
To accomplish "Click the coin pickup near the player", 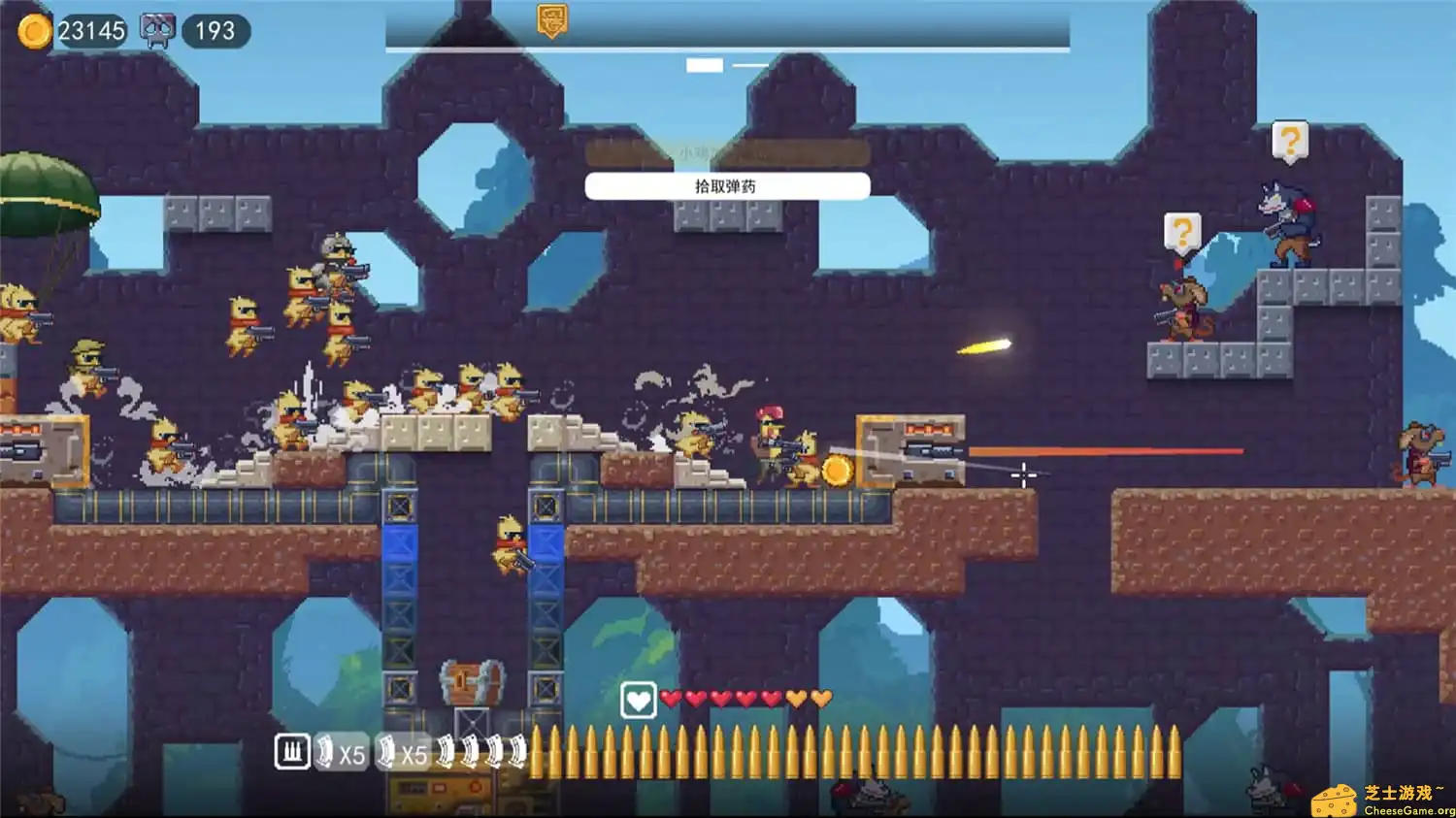I will click(837, 469).
